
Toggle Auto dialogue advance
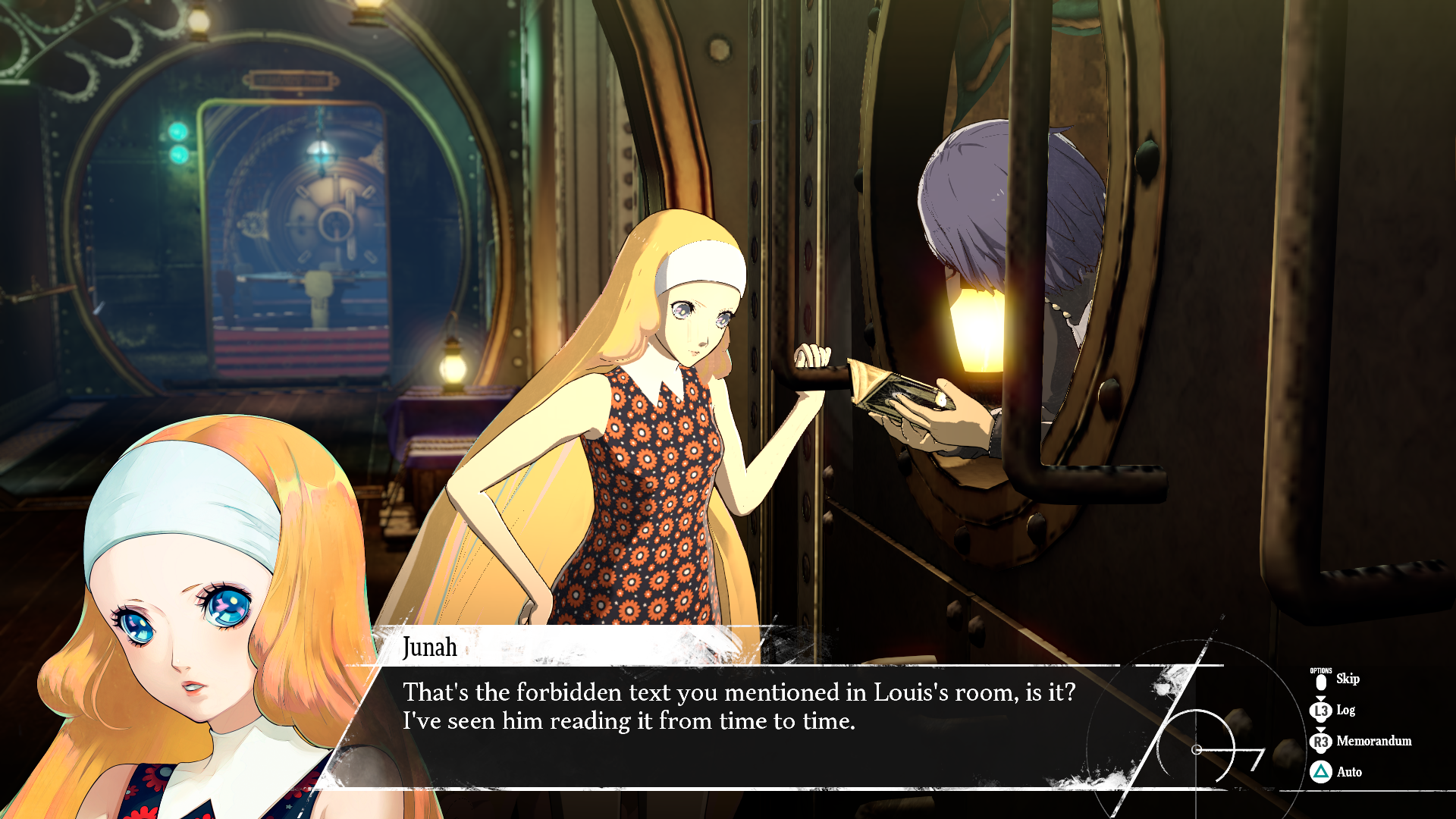pos(1348,773)
